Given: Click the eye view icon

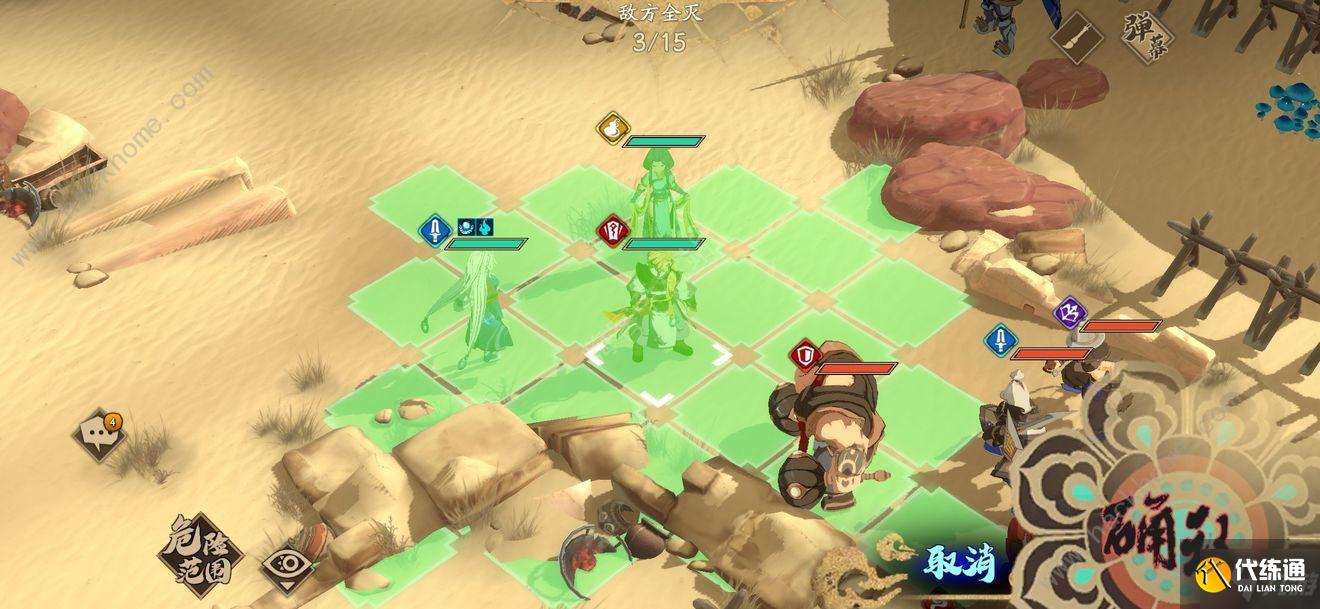Looking at the screenshot, I should 286,565.
